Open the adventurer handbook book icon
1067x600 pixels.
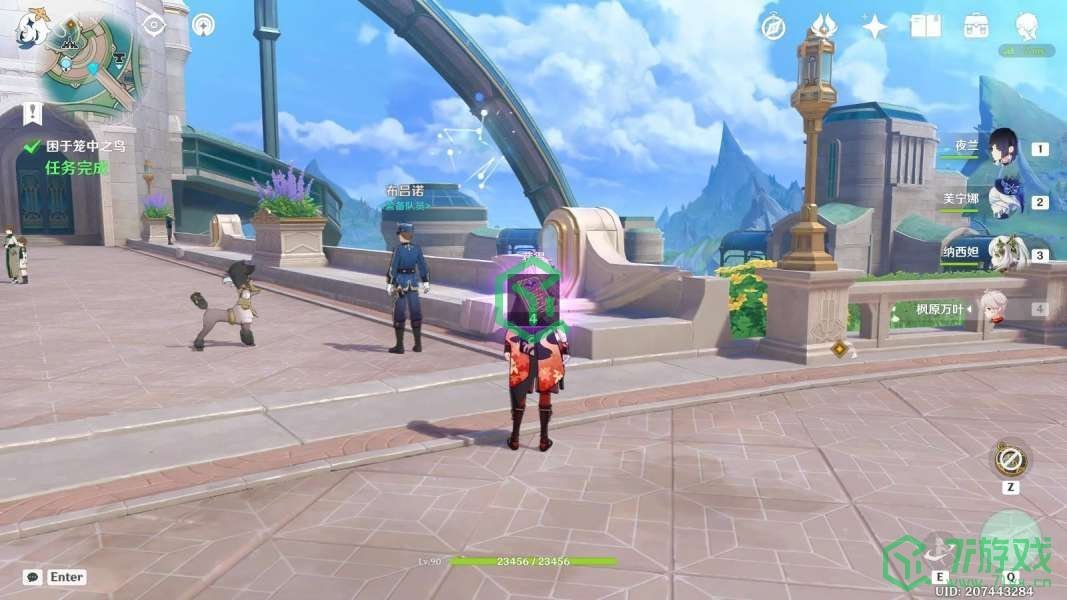[x=925, y=26]
